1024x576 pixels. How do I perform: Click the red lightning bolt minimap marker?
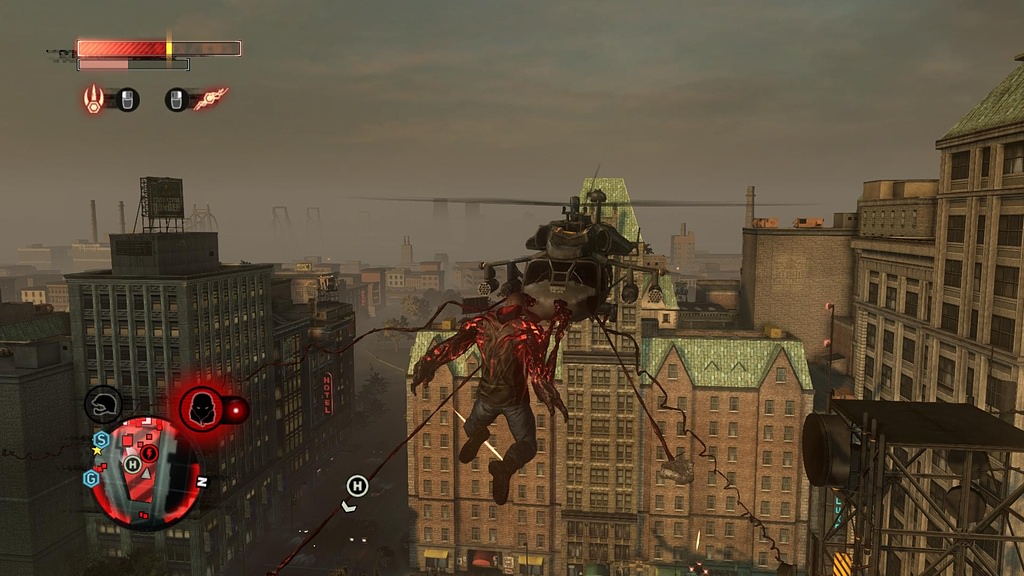coord(151,455)
